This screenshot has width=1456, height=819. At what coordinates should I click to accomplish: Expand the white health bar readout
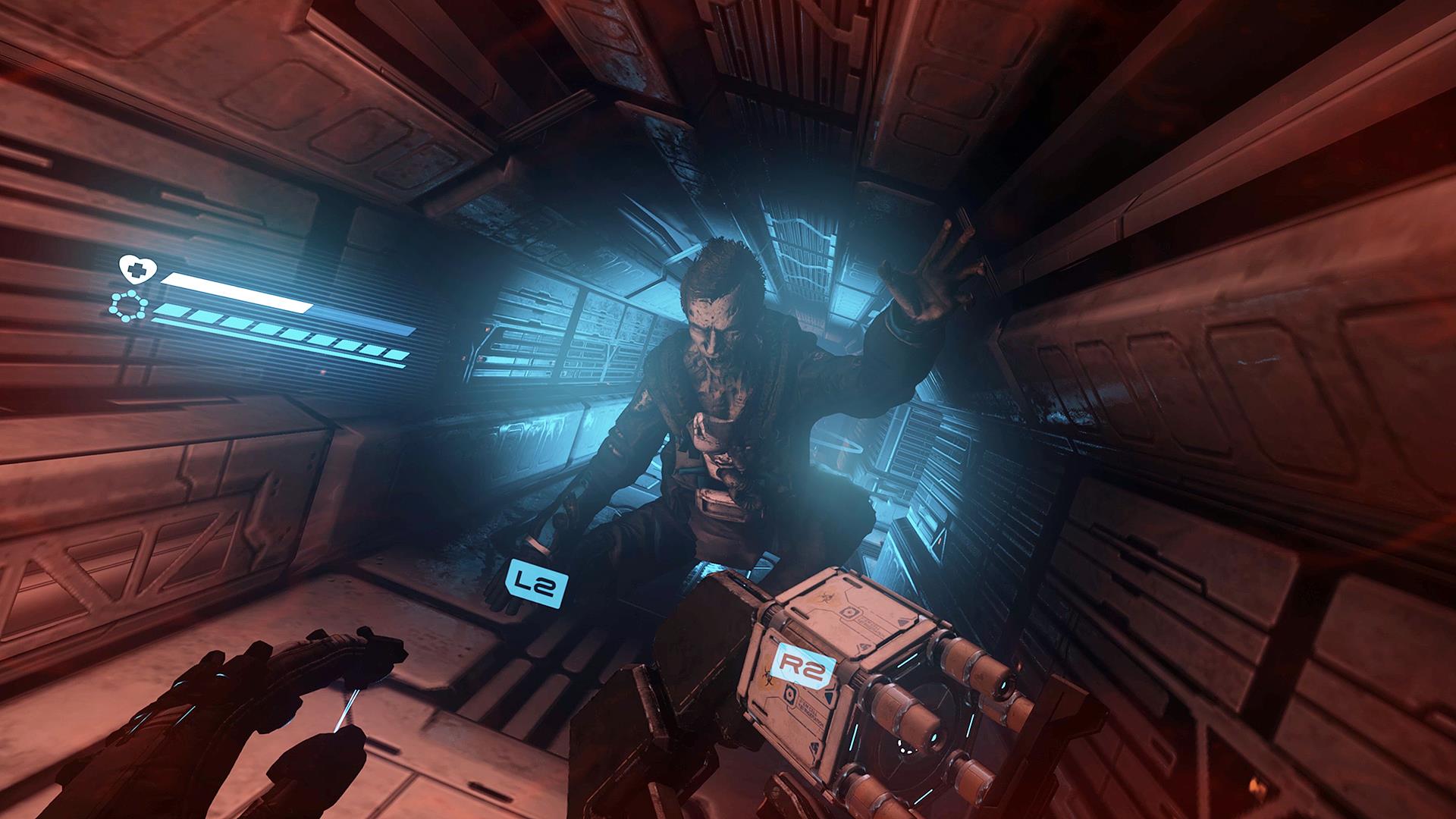pos(236,293)
